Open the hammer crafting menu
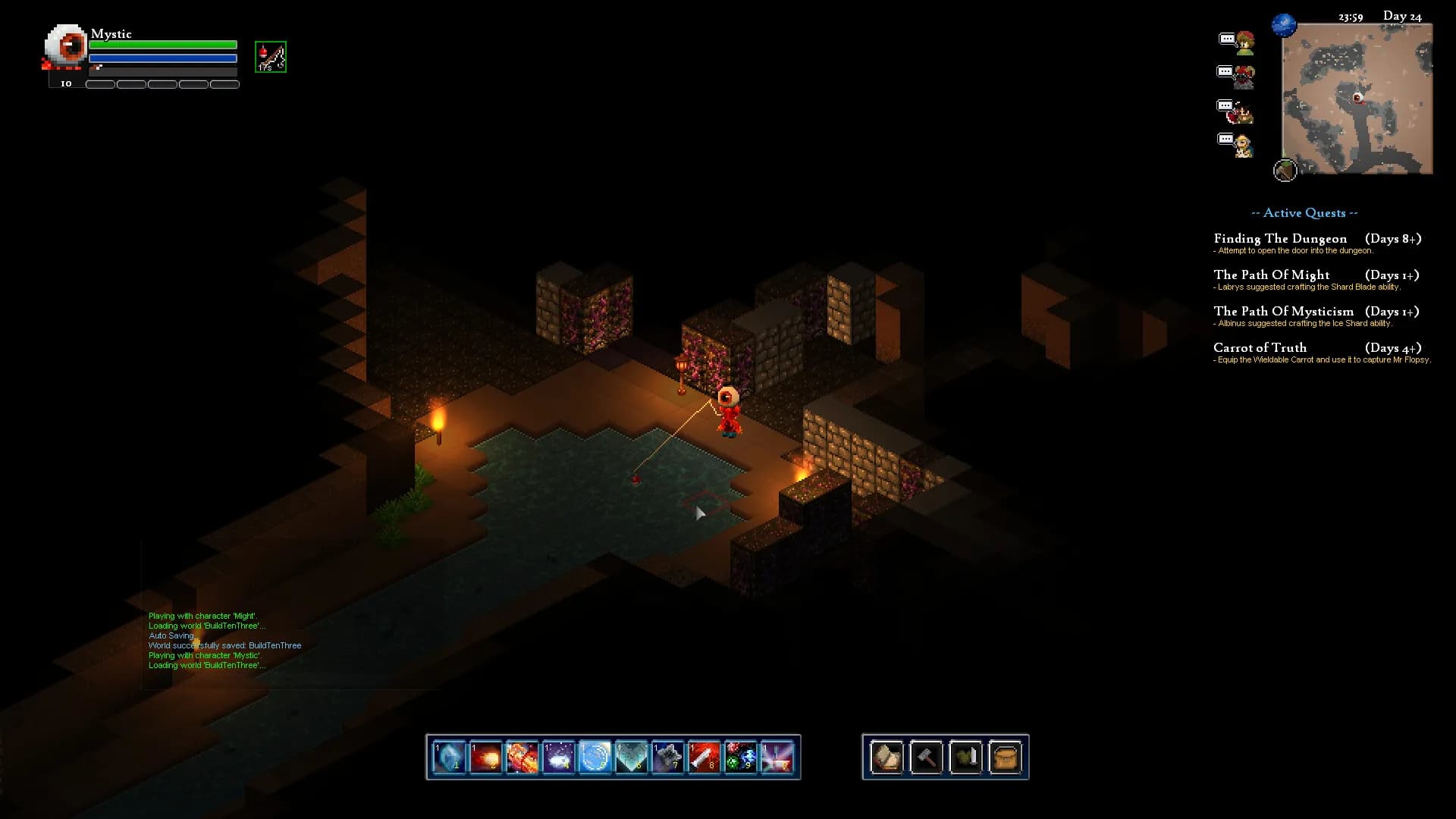This screenshot has height=819, width=1456. (926, 757)
